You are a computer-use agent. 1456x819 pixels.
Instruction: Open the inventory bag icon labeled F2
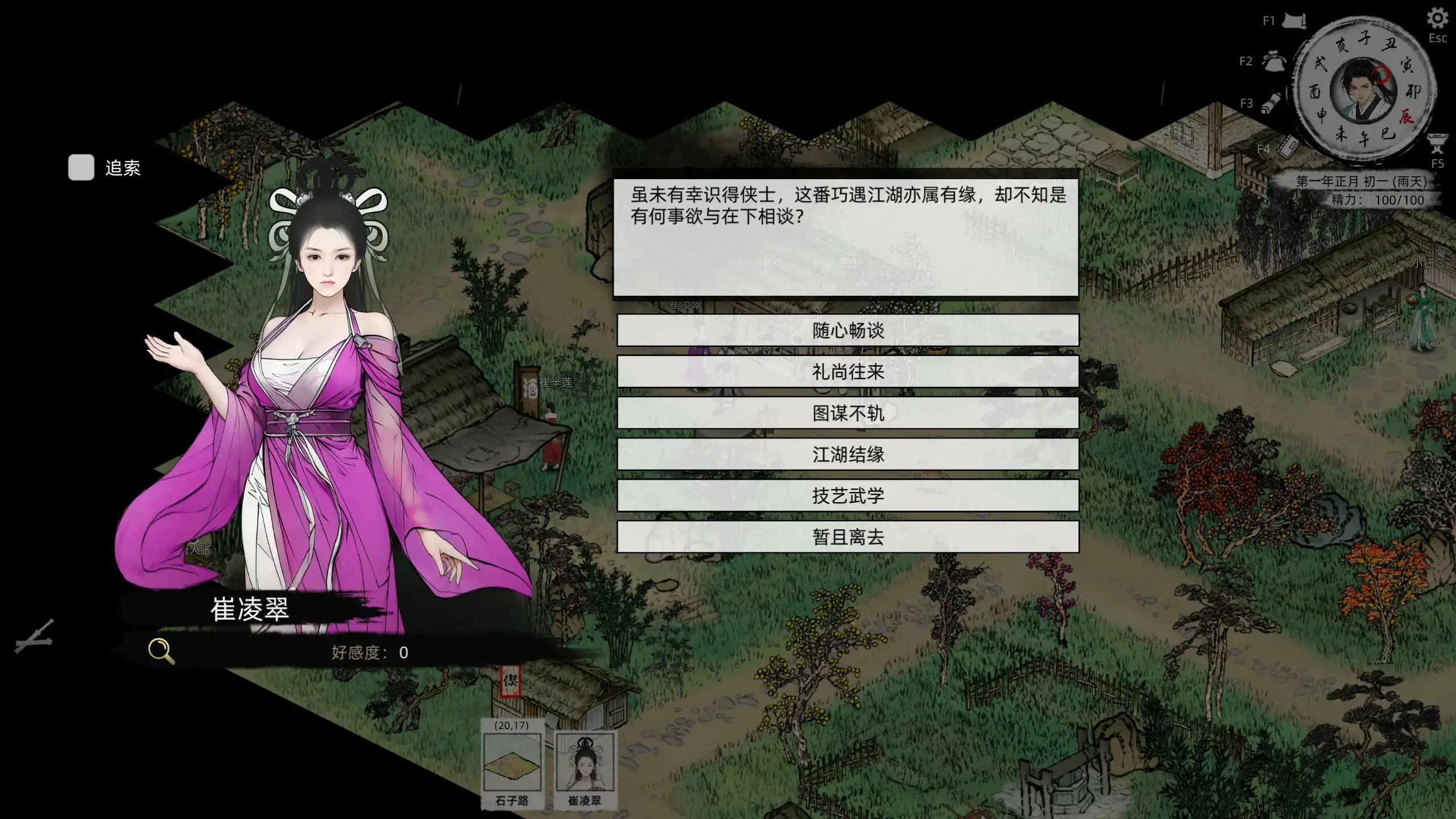(1274, 61)
